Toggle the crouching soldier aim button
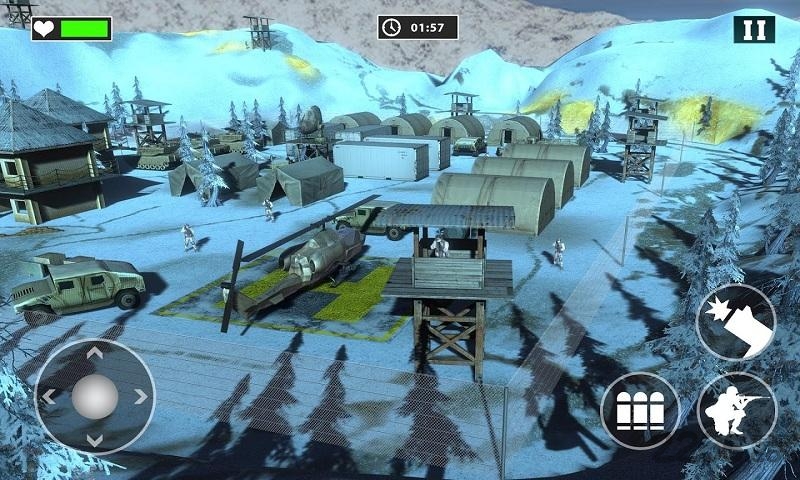This screenshot has height=480, width=800. pyautogui.click(x=736, y=410)
